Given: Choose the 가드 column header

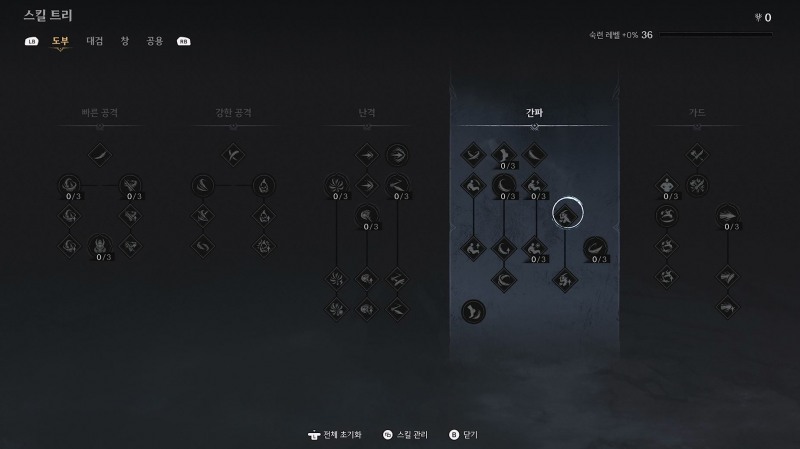Looking at the screenshot, I should pyautogui.click(x=697, y=113).
